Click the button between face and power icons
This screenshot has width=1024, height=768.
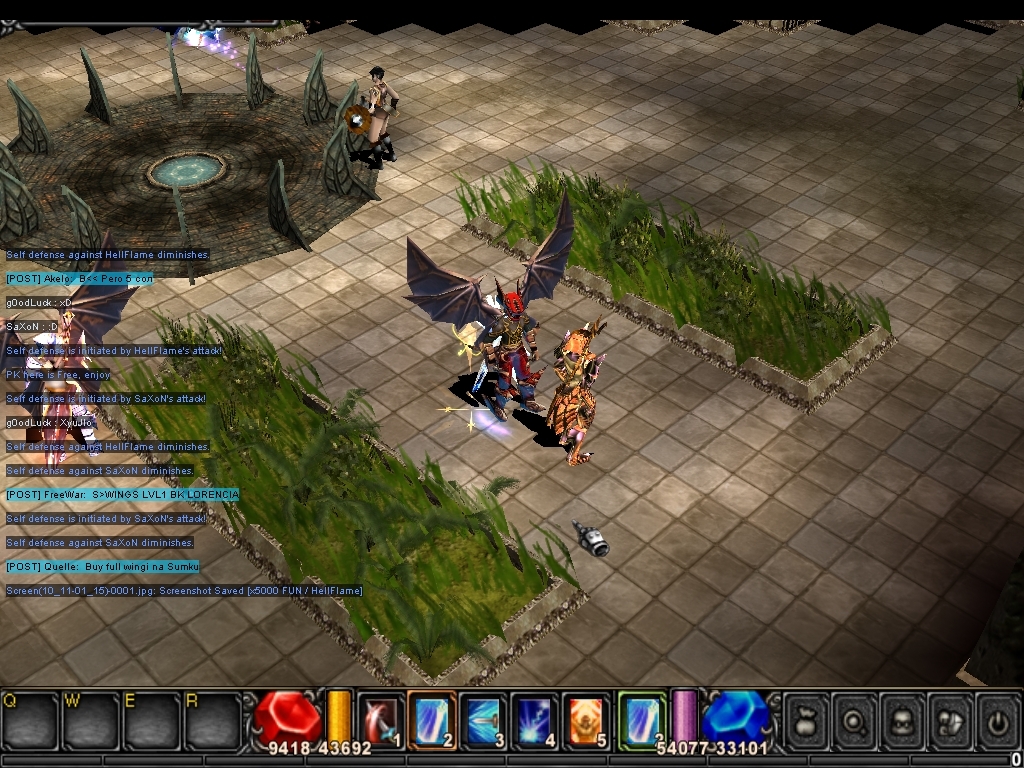point(950,719)
